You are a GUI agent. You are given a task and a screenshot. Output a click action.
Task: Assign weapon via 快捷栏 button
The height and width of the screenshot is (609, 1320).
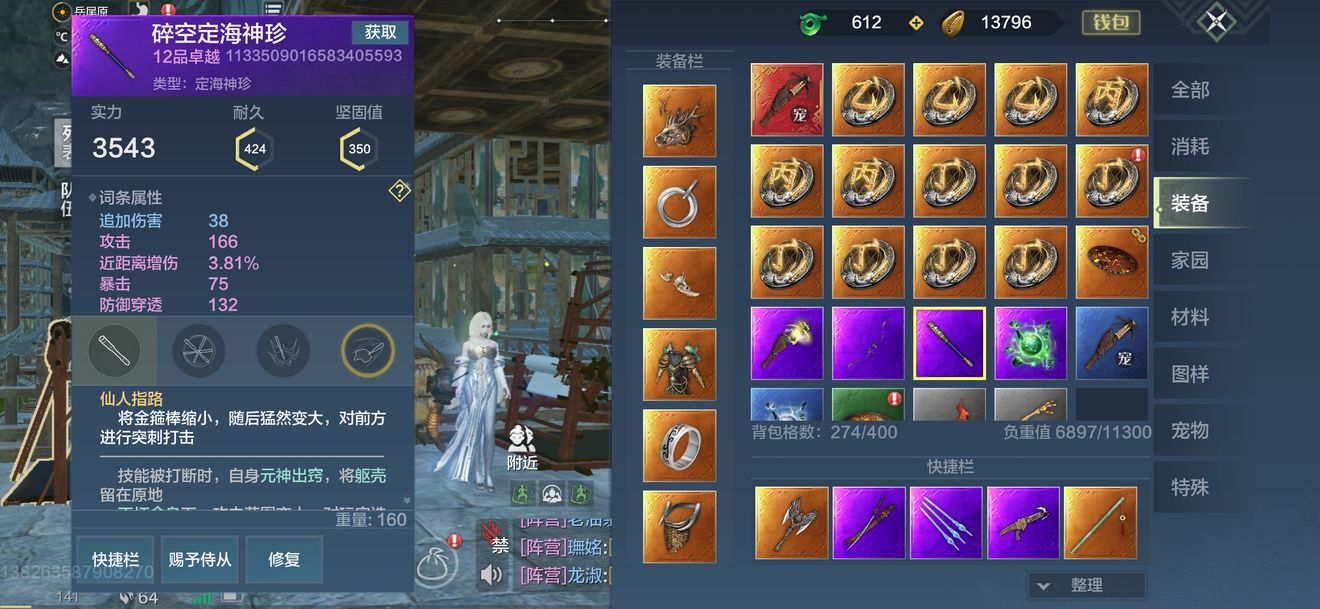tap(116, 560)
